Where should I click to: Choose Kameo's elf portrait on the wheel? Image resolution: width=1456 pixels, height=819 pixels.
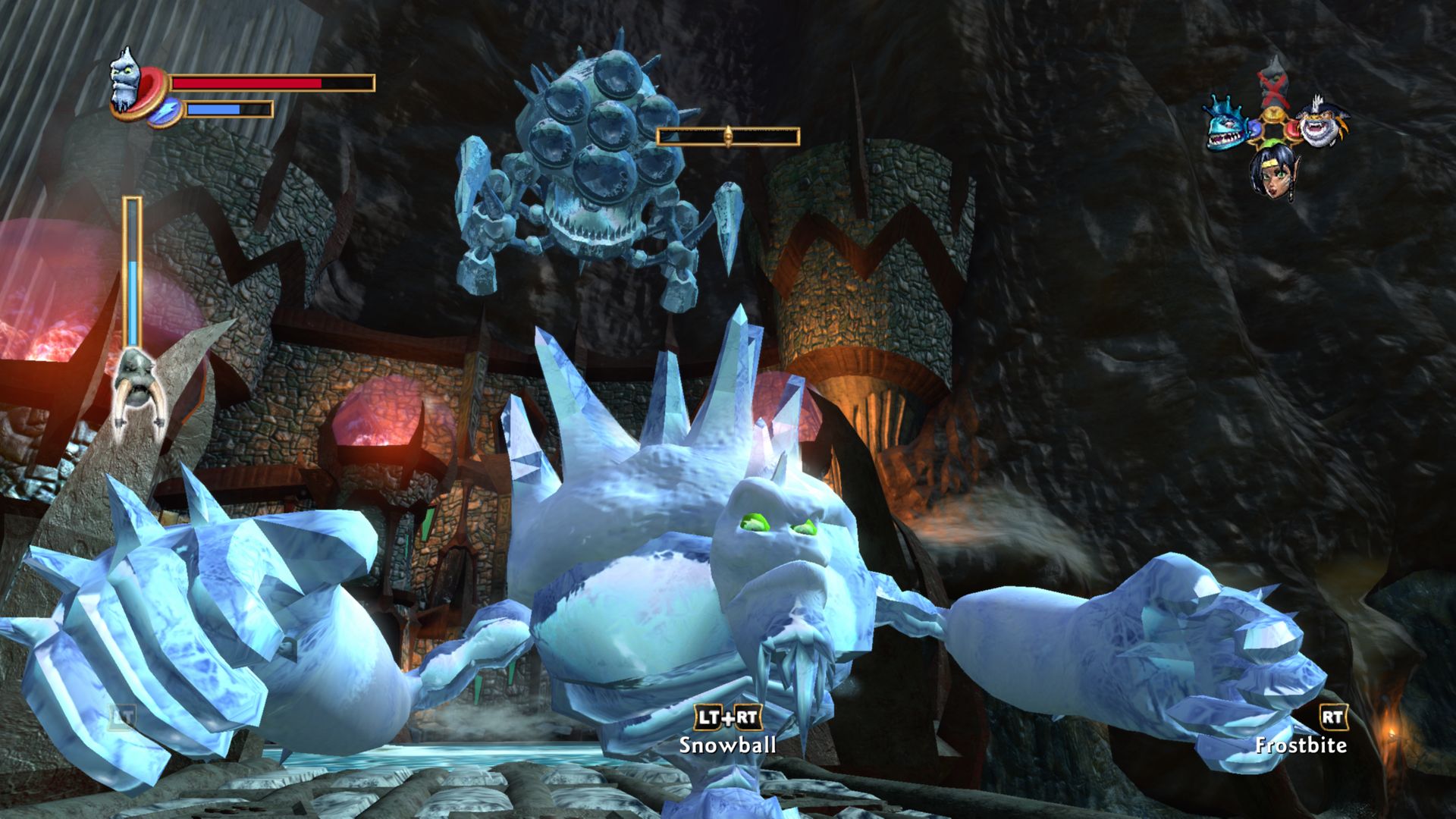[x=1272, y=171]
